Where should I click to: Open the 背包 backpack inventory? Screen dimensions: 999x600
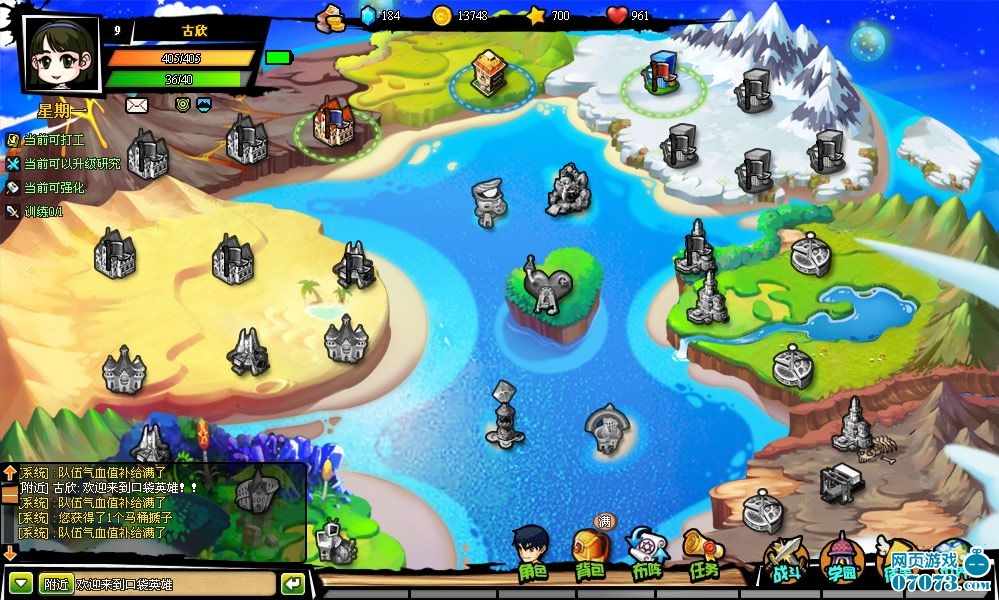click(589, 554)
